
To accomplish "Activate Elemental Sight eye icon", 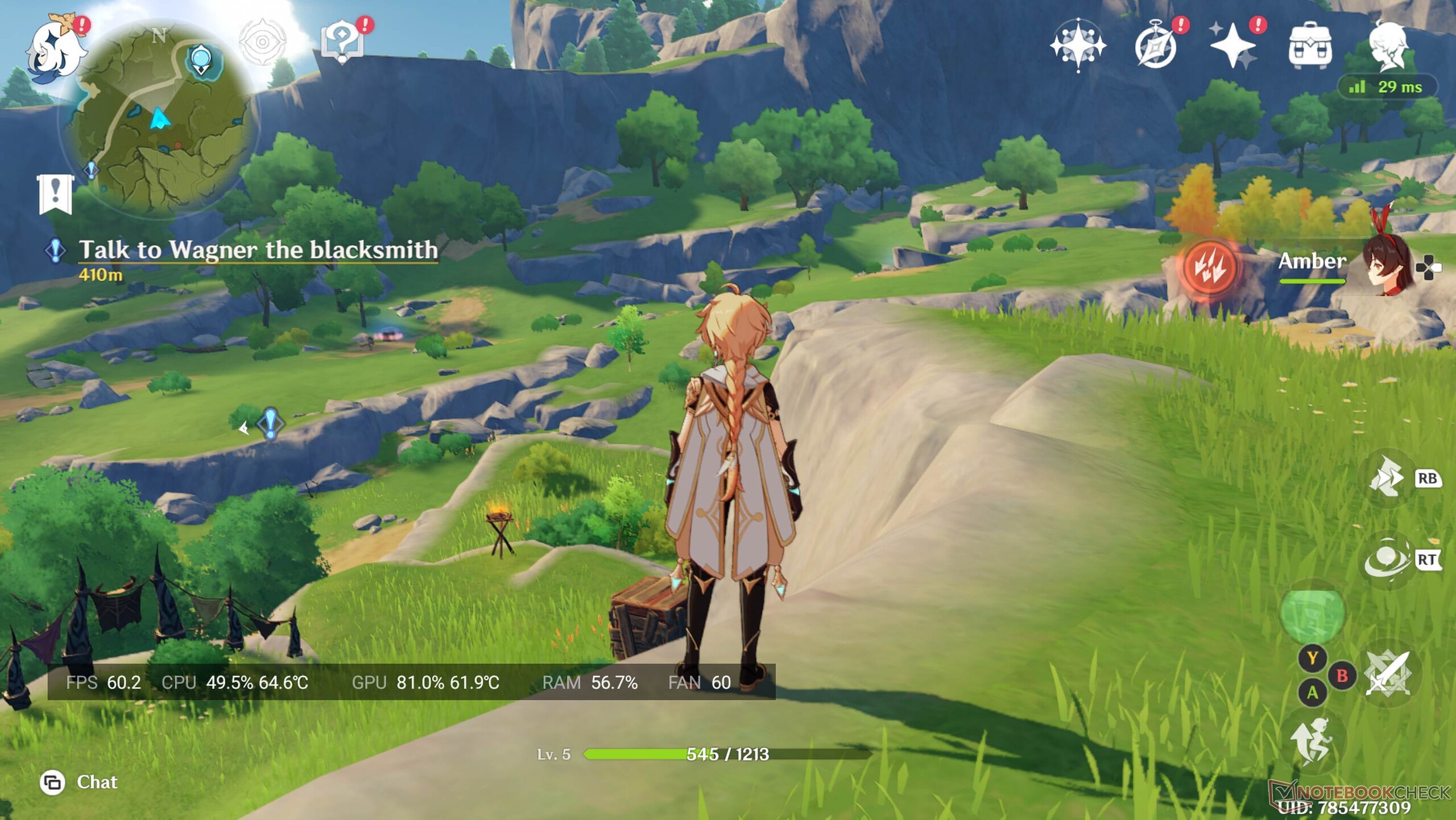I will [x=262, y=42].
